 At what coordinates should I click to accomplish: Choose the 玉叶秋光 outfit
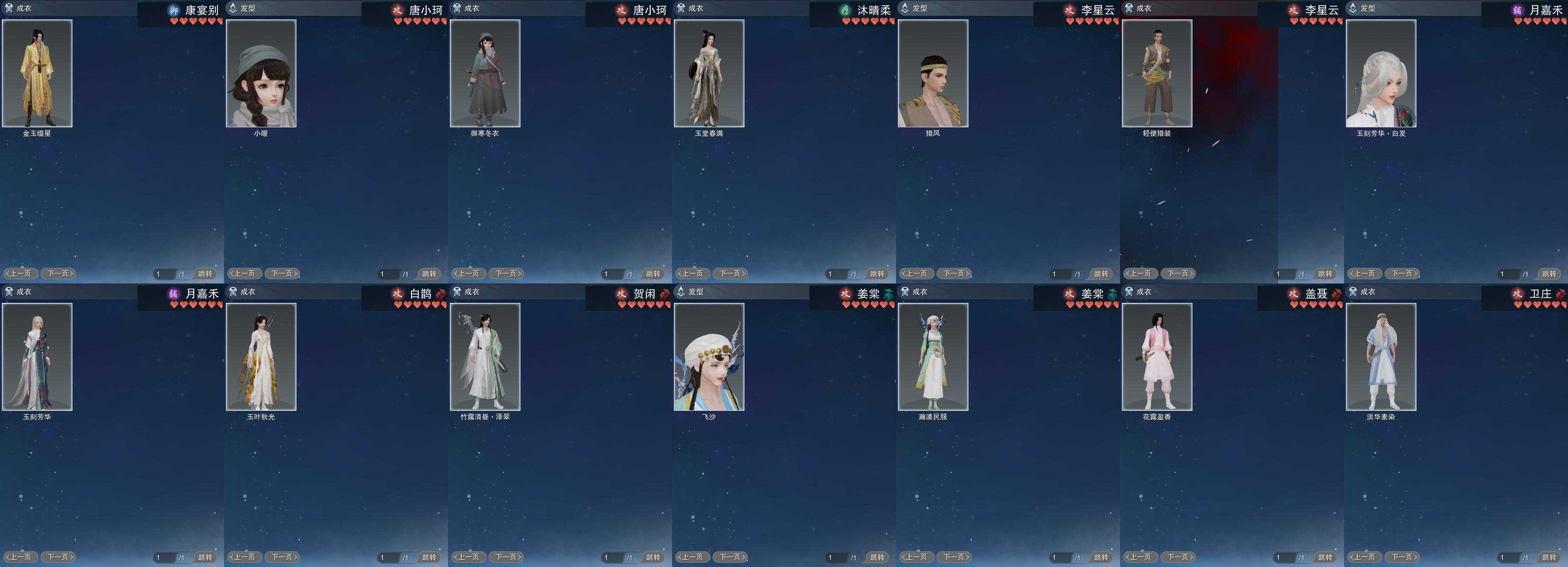tap(261, 356)
